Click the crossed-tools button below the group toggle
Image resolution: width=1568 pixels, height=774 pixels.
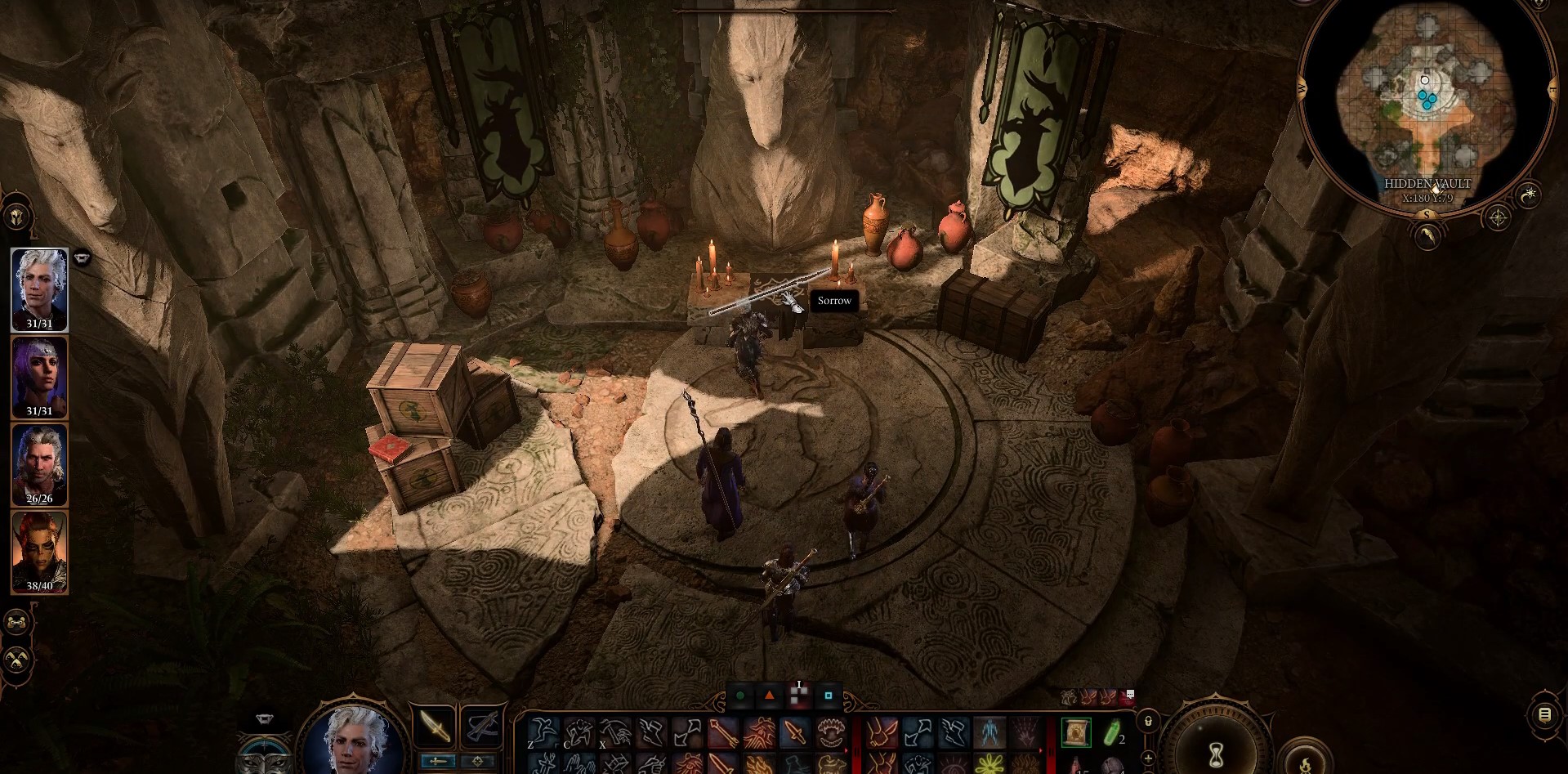click(17, 659)
